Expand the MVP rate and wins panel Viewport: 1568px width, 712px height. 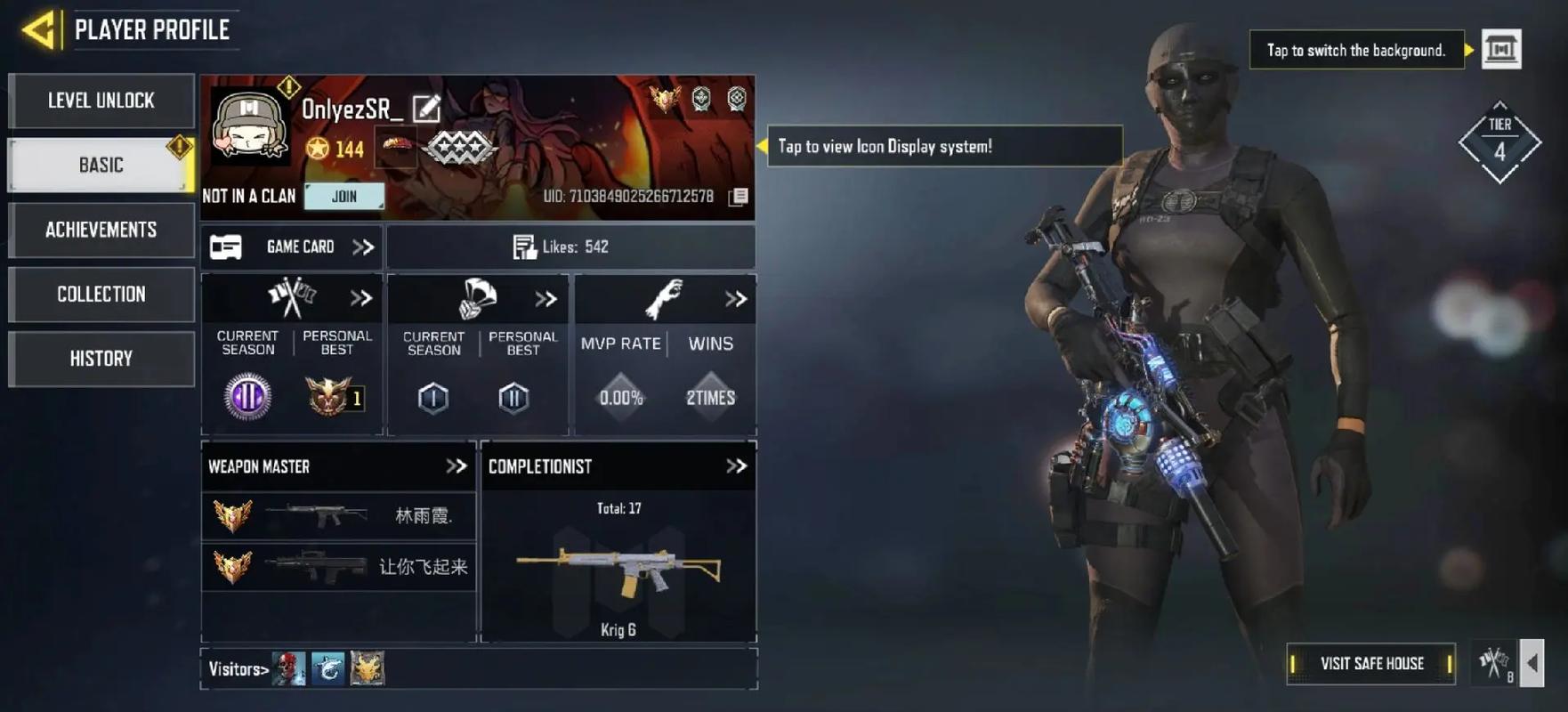735,299
